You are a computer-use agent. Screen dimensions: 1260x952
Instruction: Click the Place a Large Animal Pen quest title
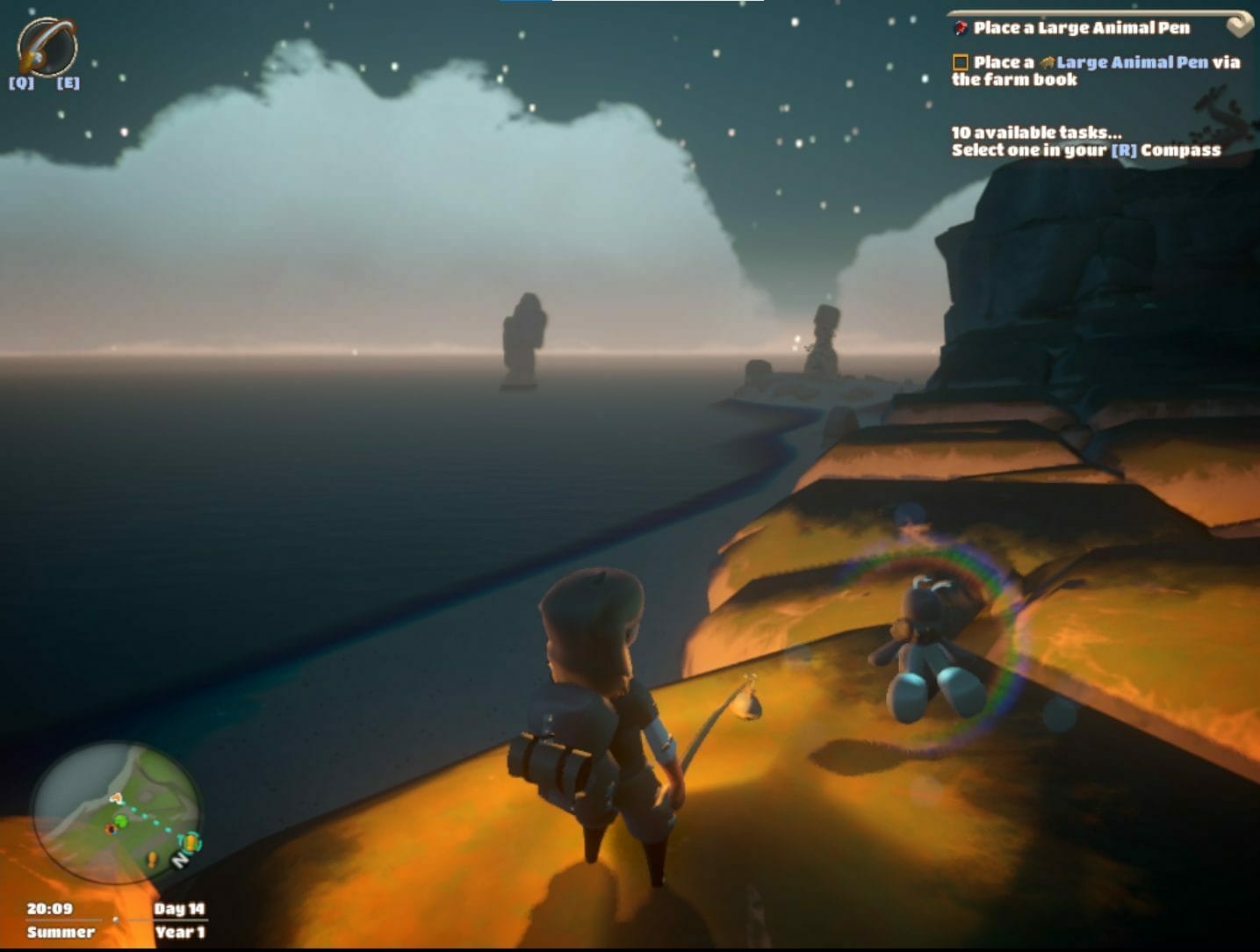1081,28
